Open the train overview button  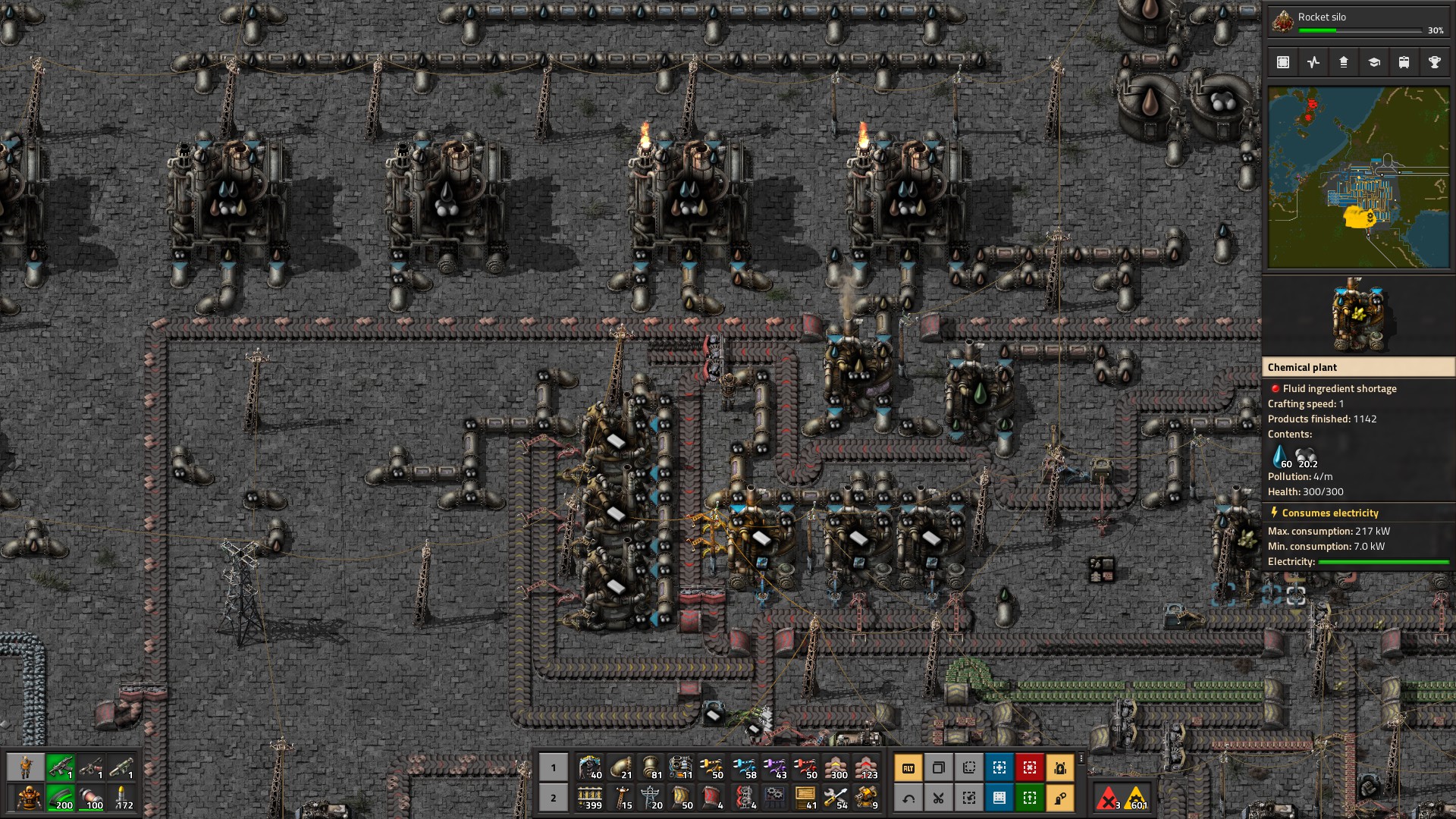click(x=1404, y=63)
